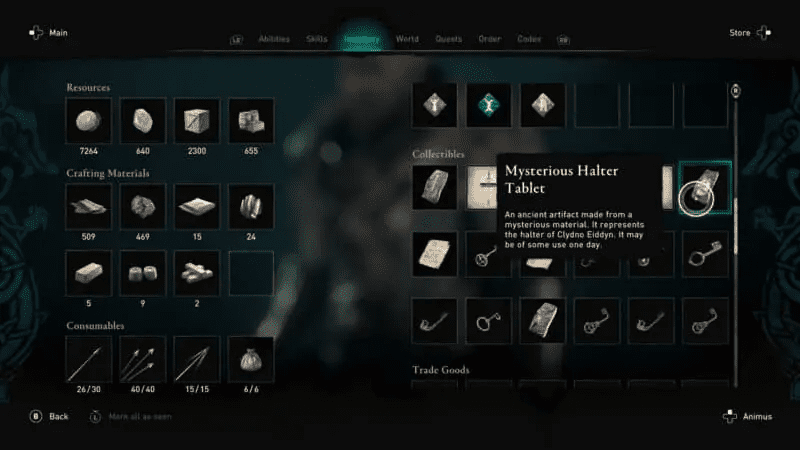The image size is (800, 450).
Task: Pick the ingot crafting material with 5
Action: (x=88, y=272)
